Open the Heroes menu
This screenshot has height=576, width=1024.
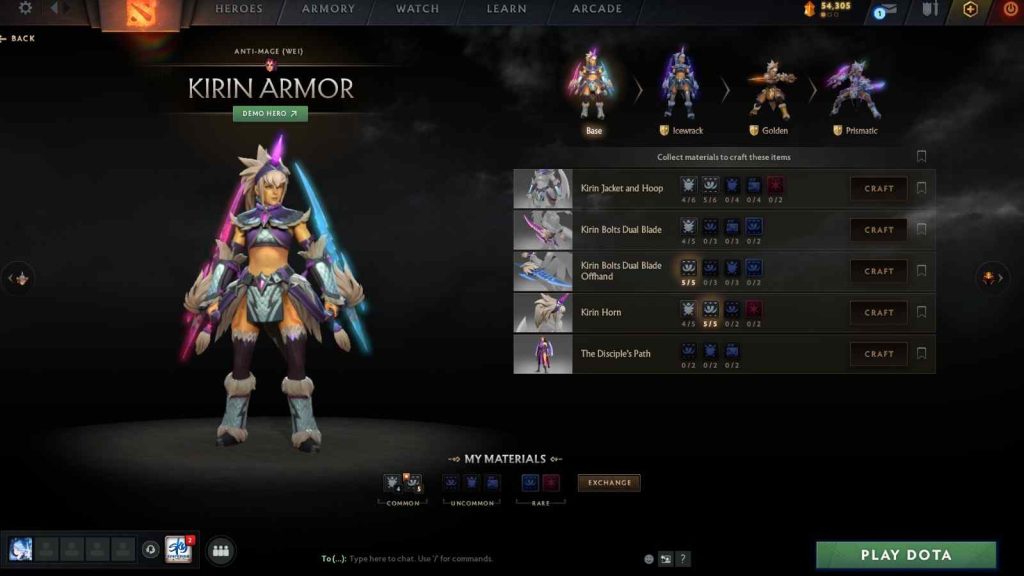pos(239,9)
